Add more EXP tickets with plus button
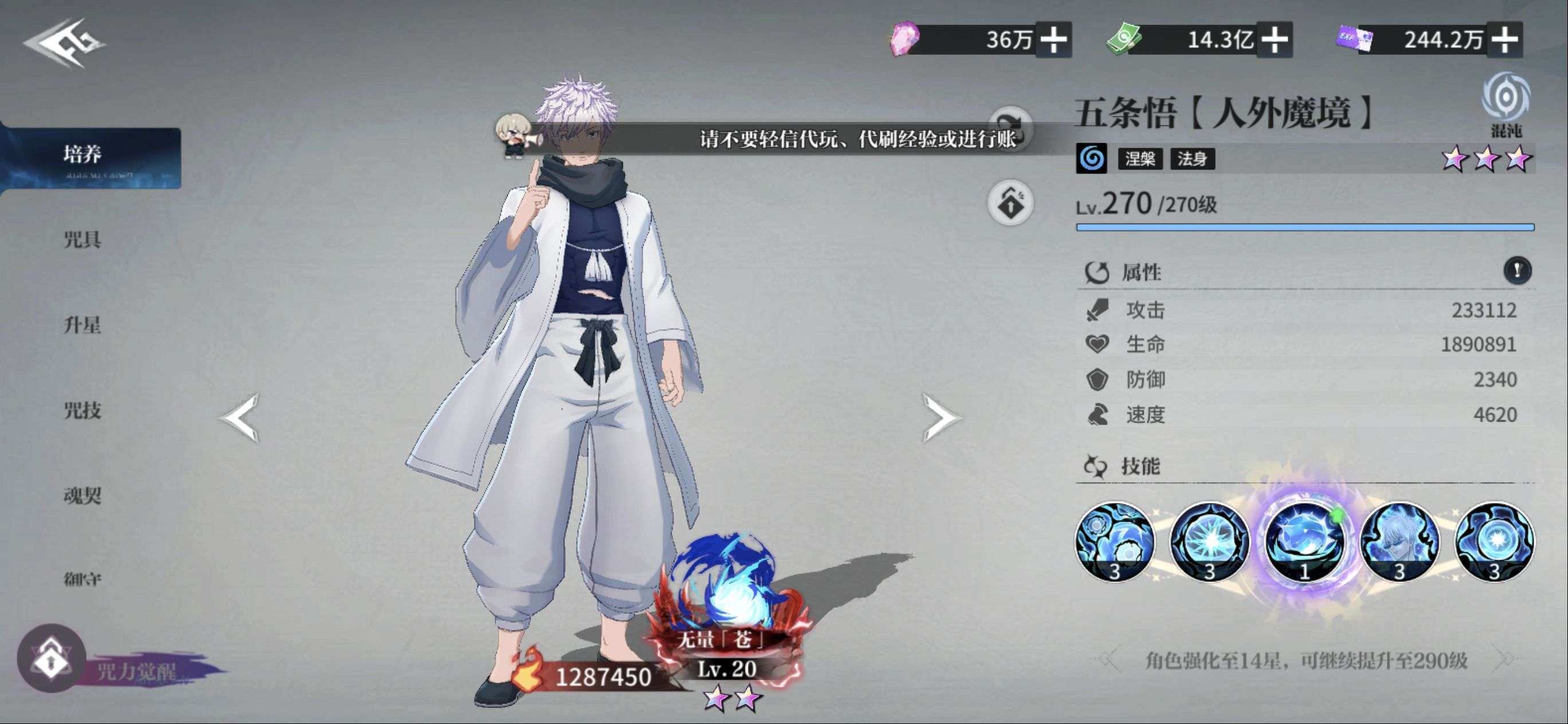 click(x=1504, y=40)
